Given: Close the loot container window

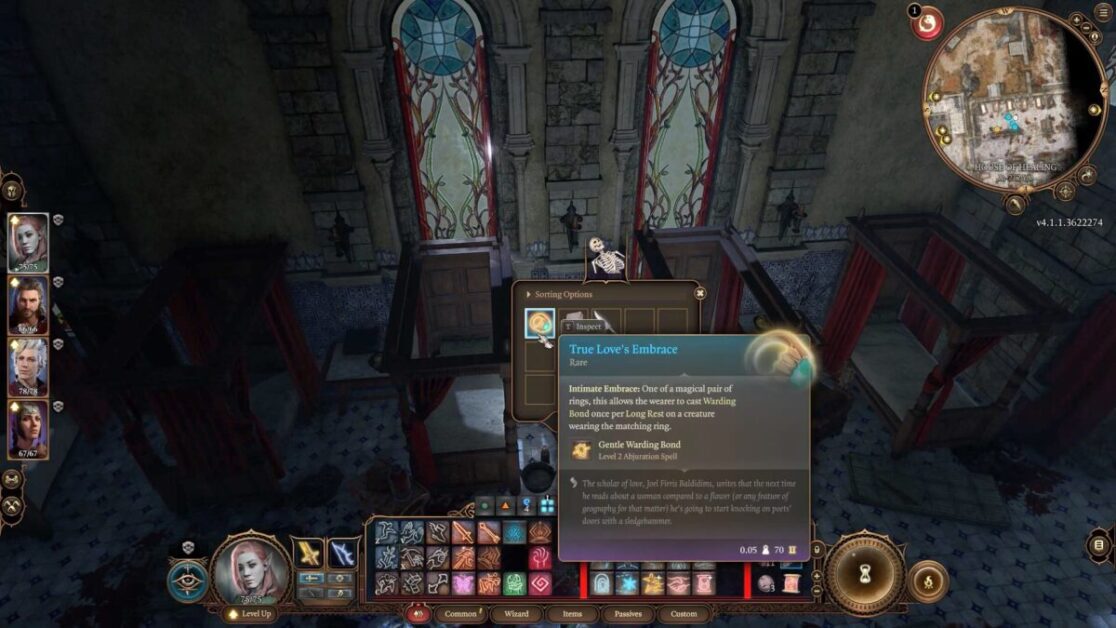Looking at the screenshot, I should [700, 293].
